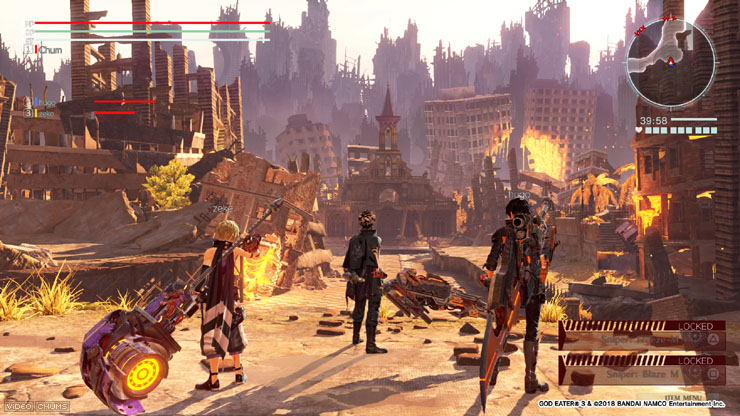Select ally Hugo in the party list

(x=46, y=102)
